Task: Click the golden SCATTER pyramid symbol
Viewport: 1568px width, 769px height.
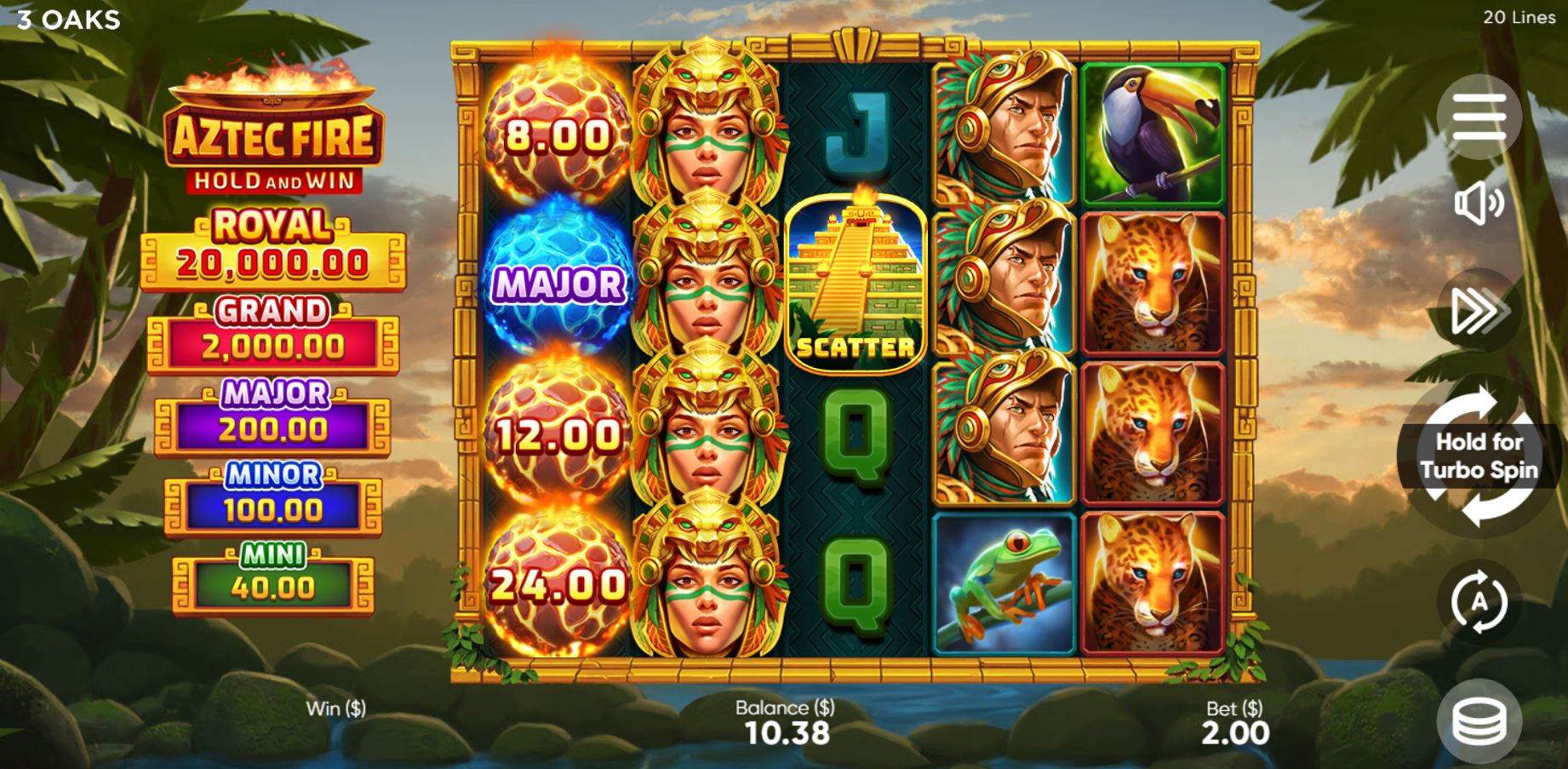Action: click(857, 281)
